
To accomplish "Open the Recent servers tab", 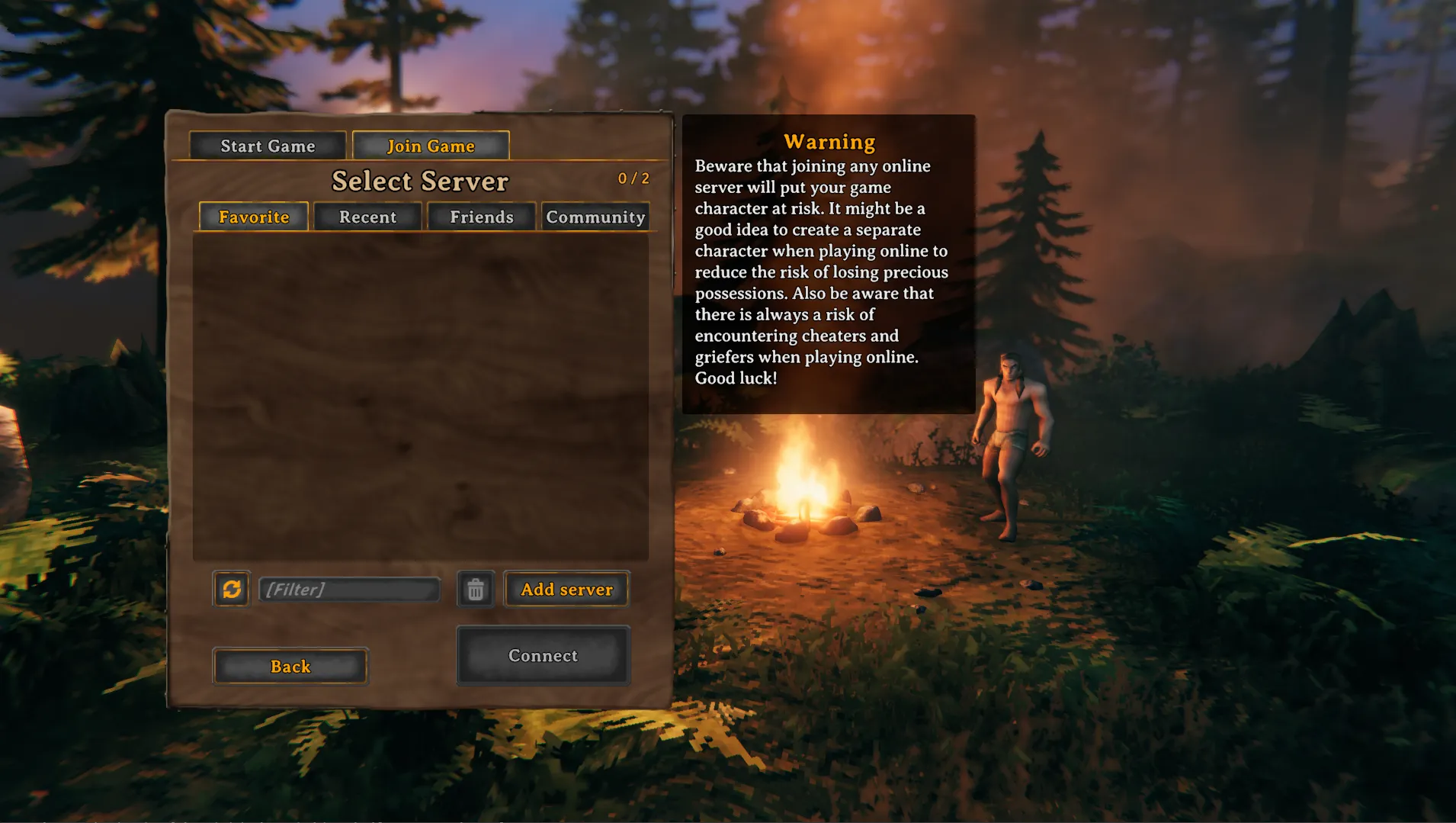I will (367, 217).
